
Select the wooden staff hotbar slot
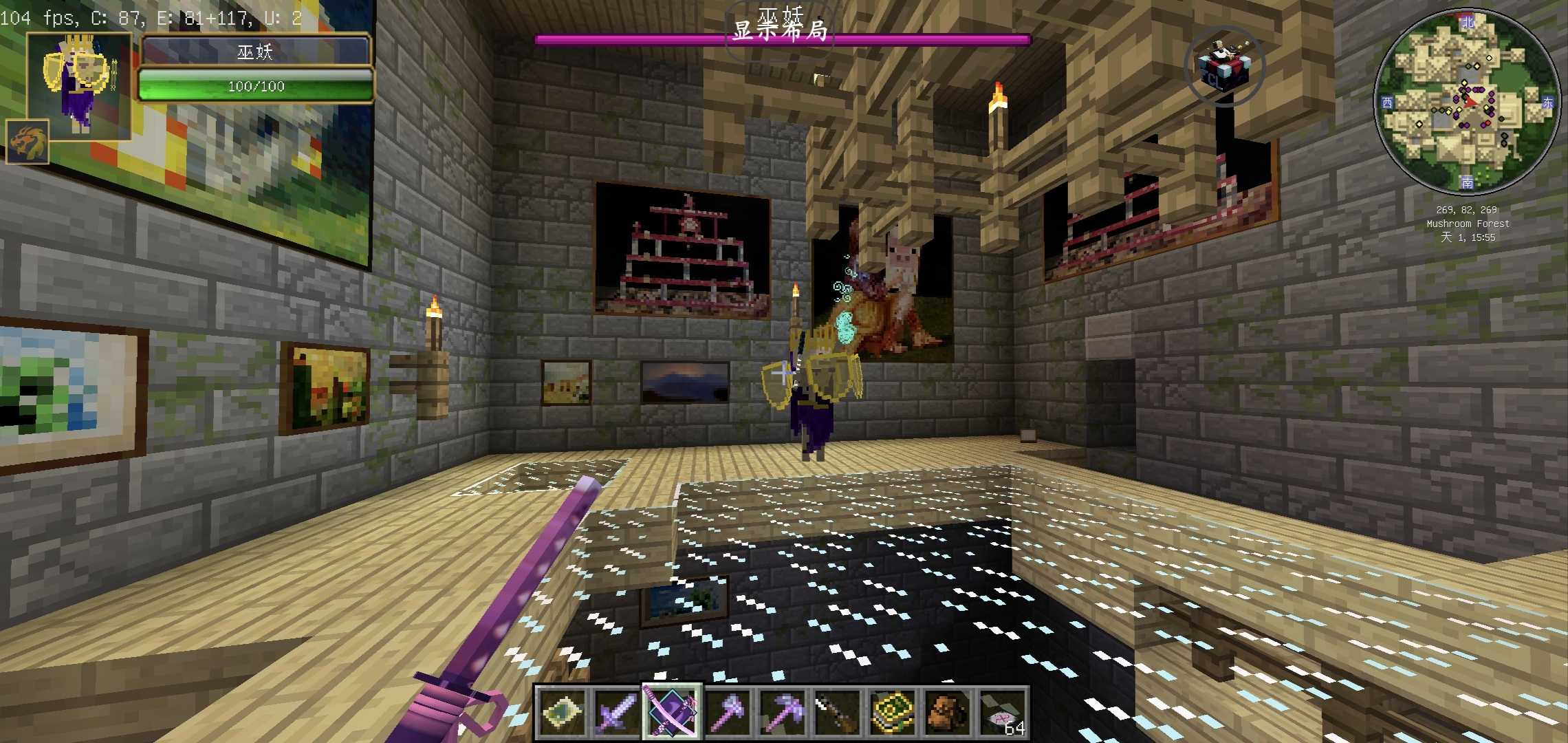(836, 712)
